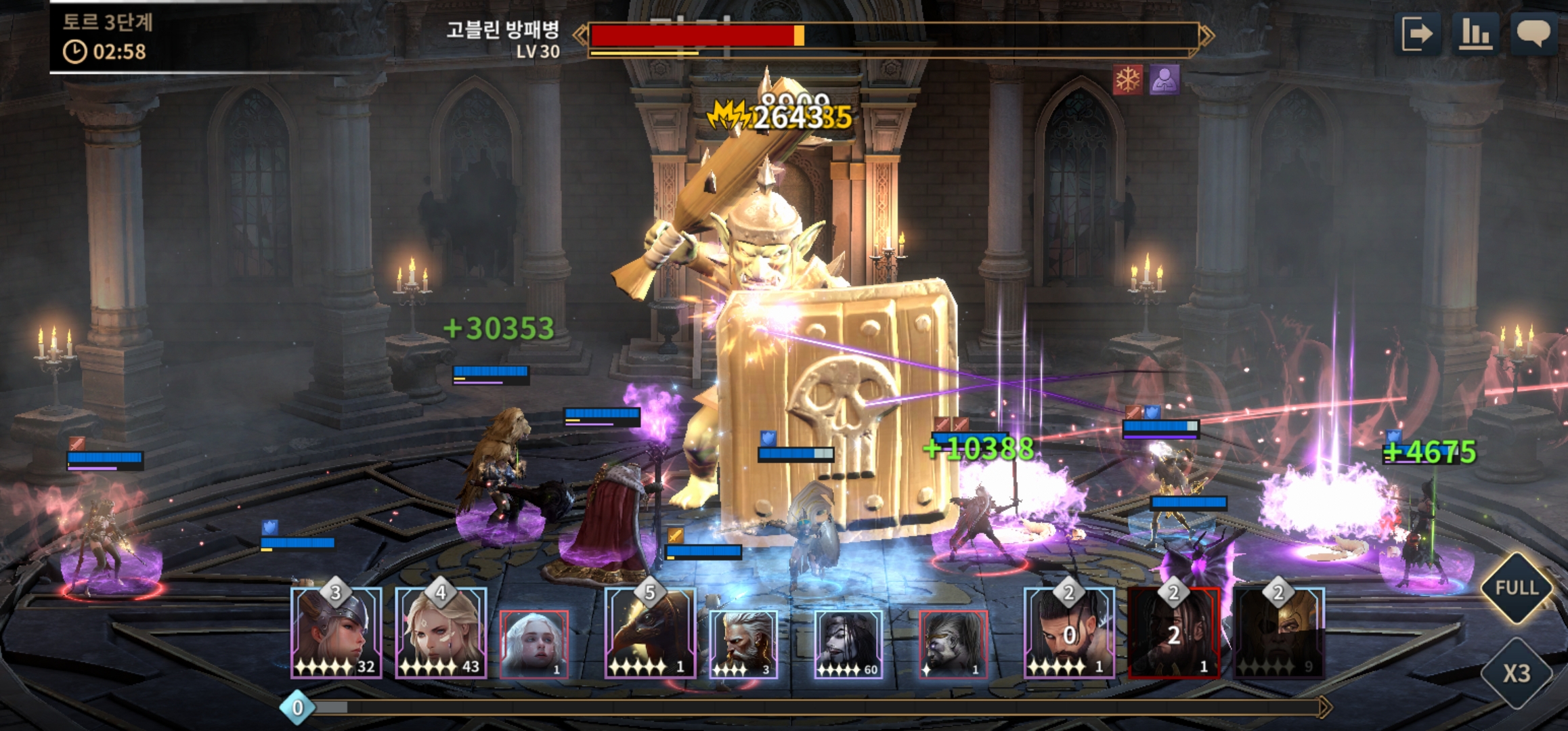This screenshot has width=1568, height=731.
Task: Select the eagle-headed hero card
Action: (650, 634)
